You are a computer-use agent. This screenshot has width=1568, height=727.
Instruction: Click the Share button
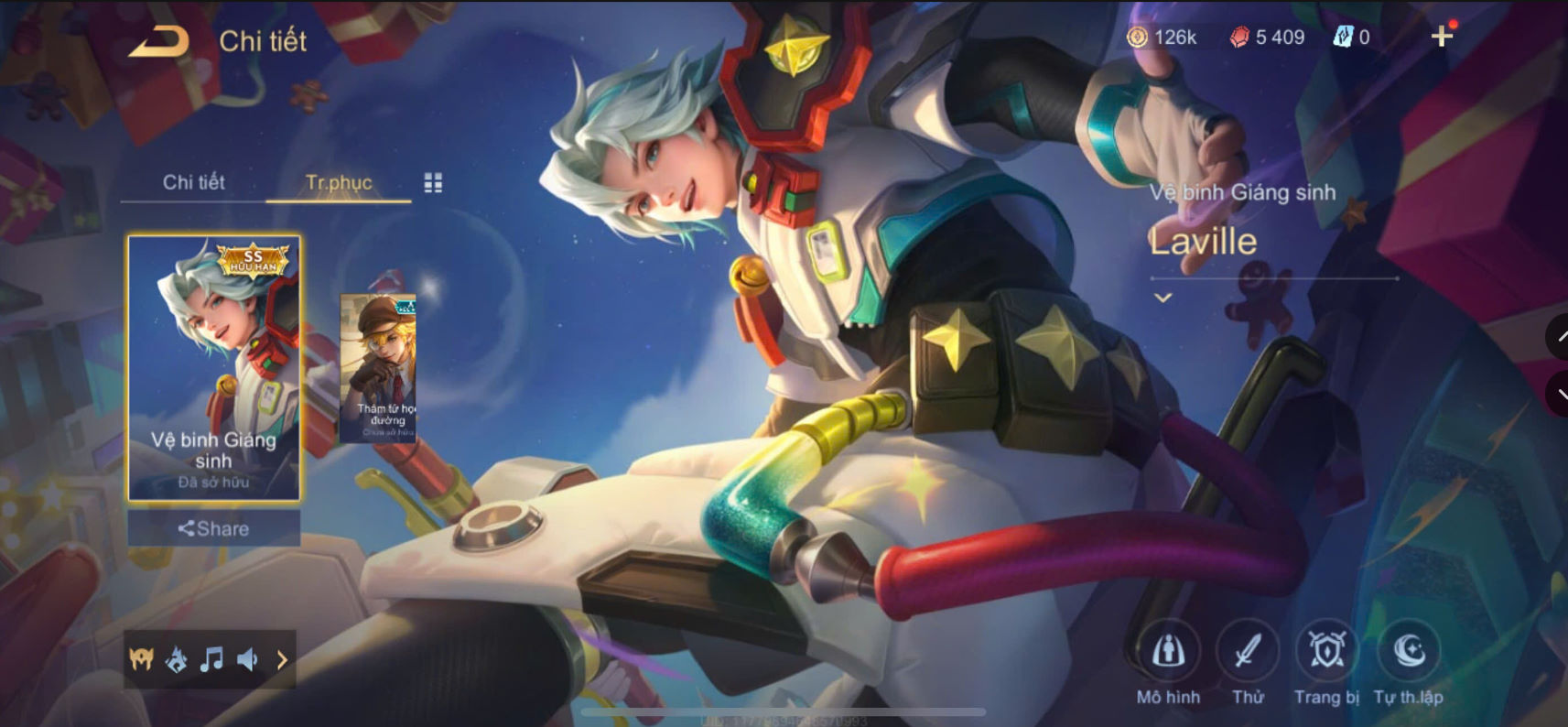pyautogui.click(x=211, y=528)
